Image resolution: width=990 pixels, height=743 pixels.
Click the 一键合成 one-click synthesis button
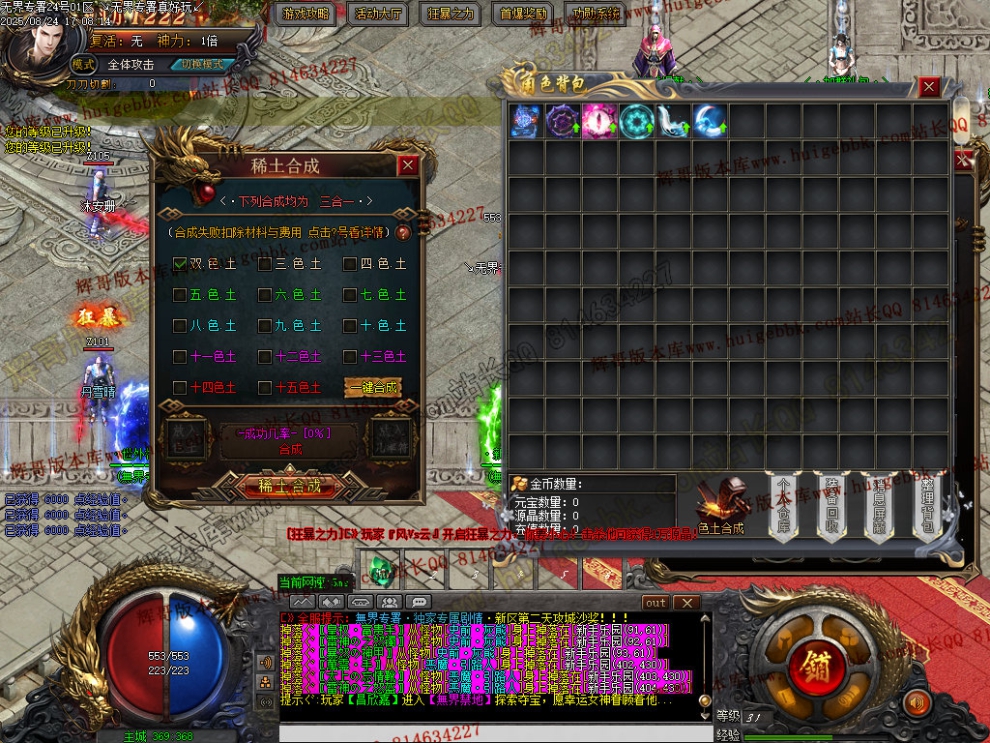pos(372,387)
